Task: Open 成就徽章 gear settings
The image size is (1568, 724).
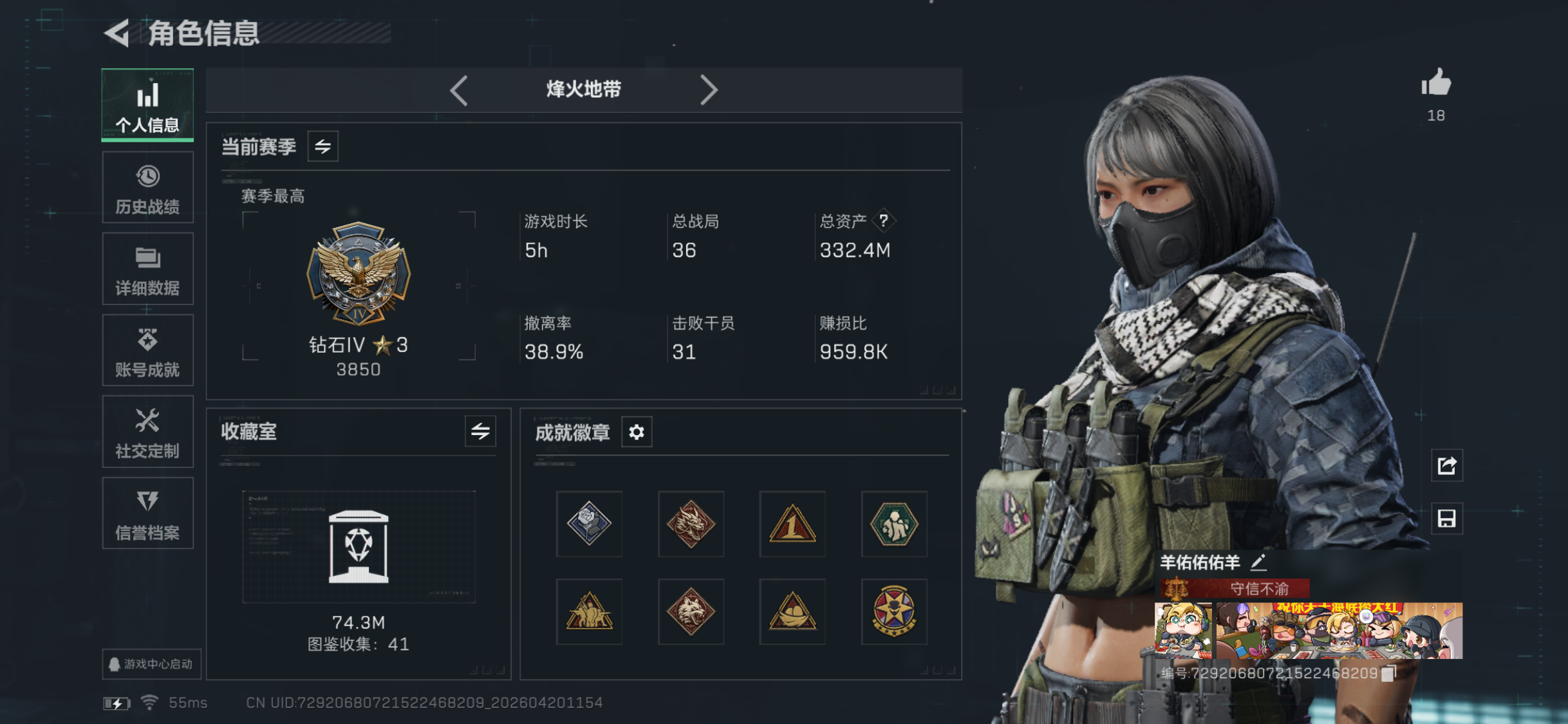Action: coord(637,432)
